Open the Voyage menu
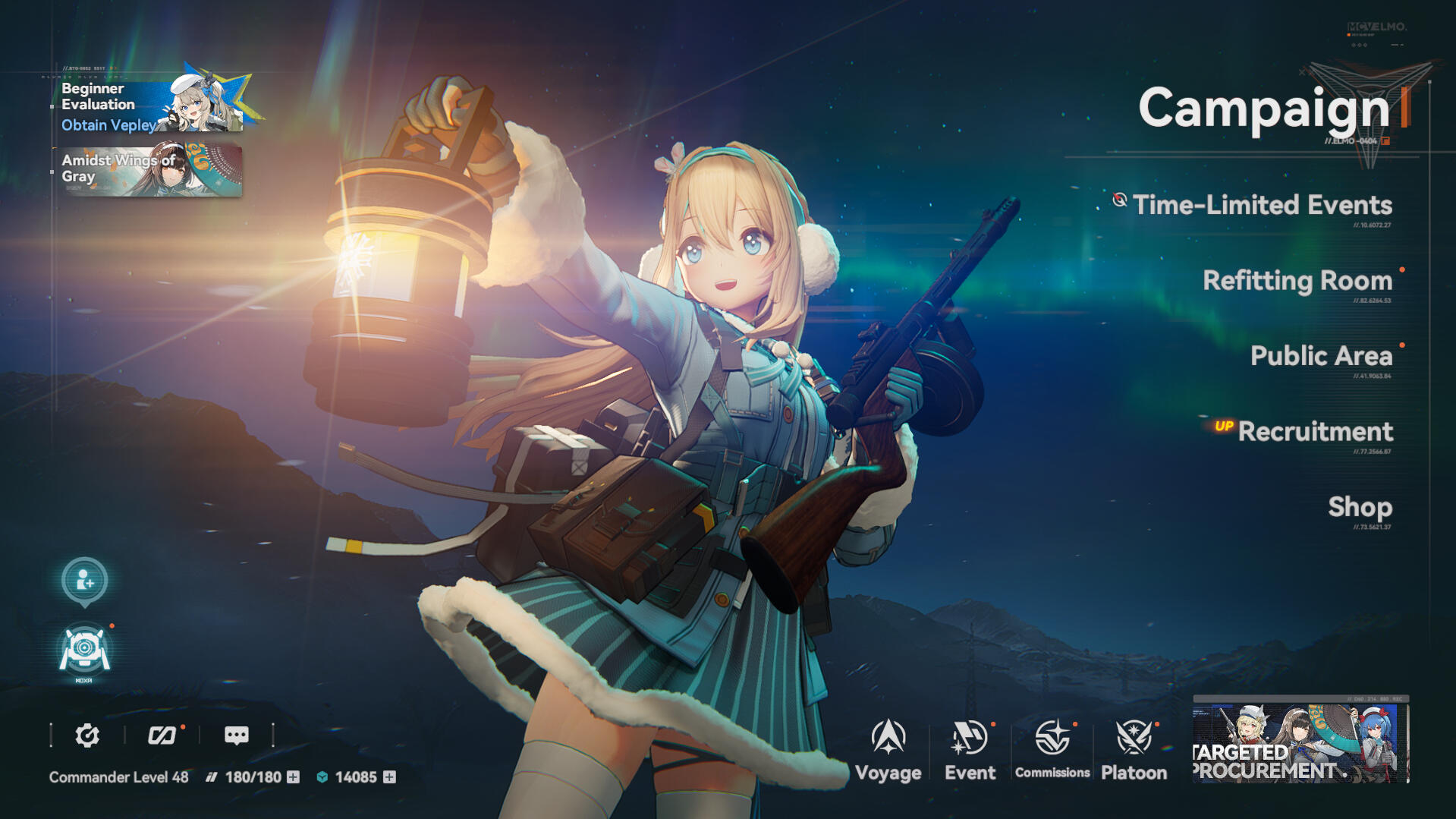Viewport: 1456px width, 819px height. (x=888, y=749)
